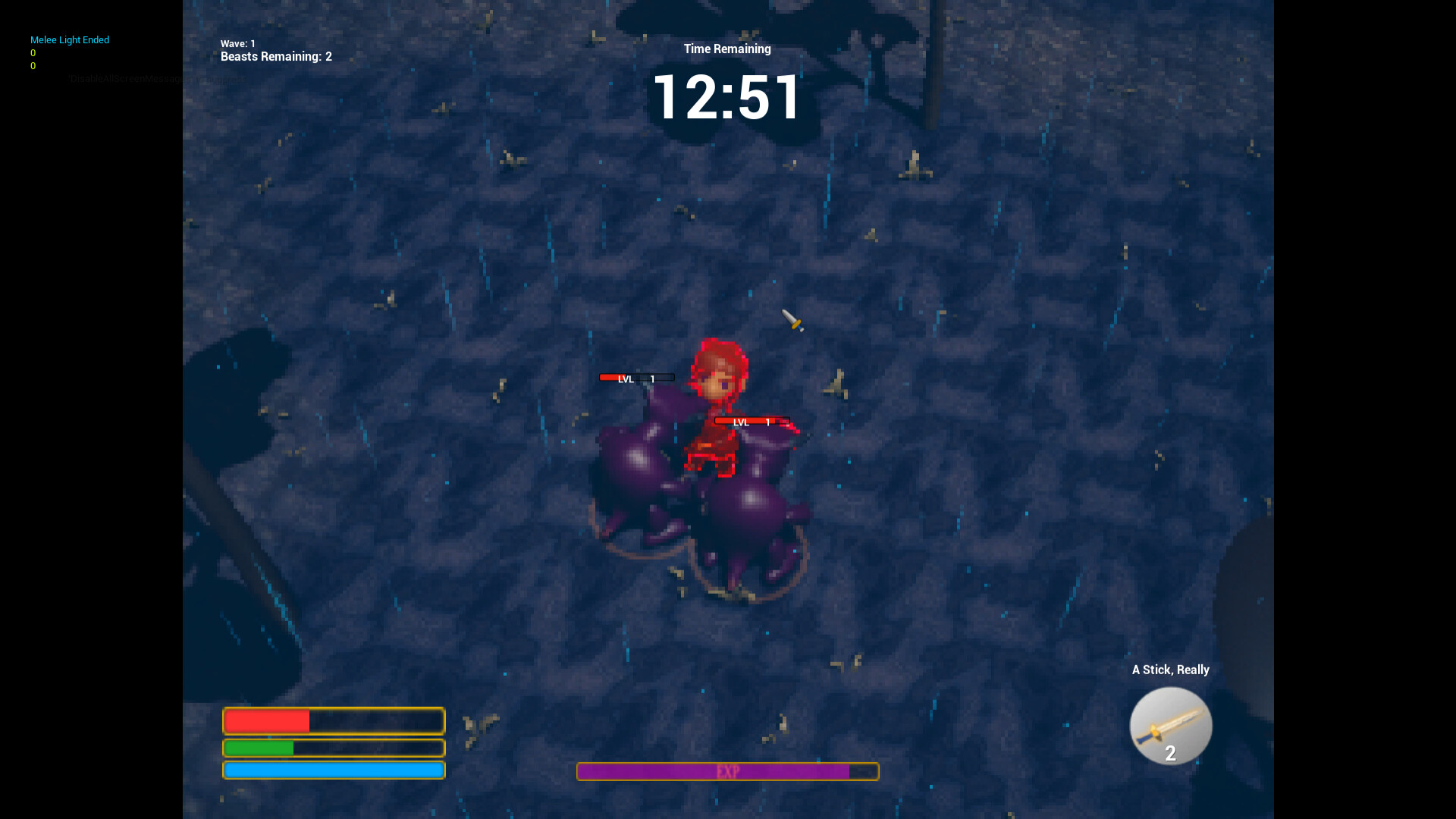Screen dimensions: 1456x819
Task: Click the 12:51 countdown timer
Action: click(726, 96)
